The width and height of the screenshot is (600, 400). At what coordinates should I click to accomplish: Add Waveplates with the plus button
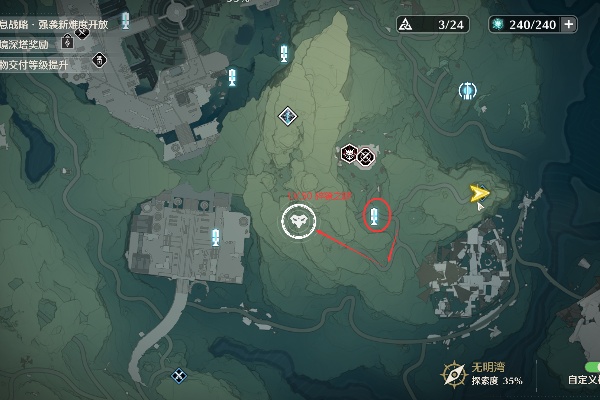click(570, 24)
